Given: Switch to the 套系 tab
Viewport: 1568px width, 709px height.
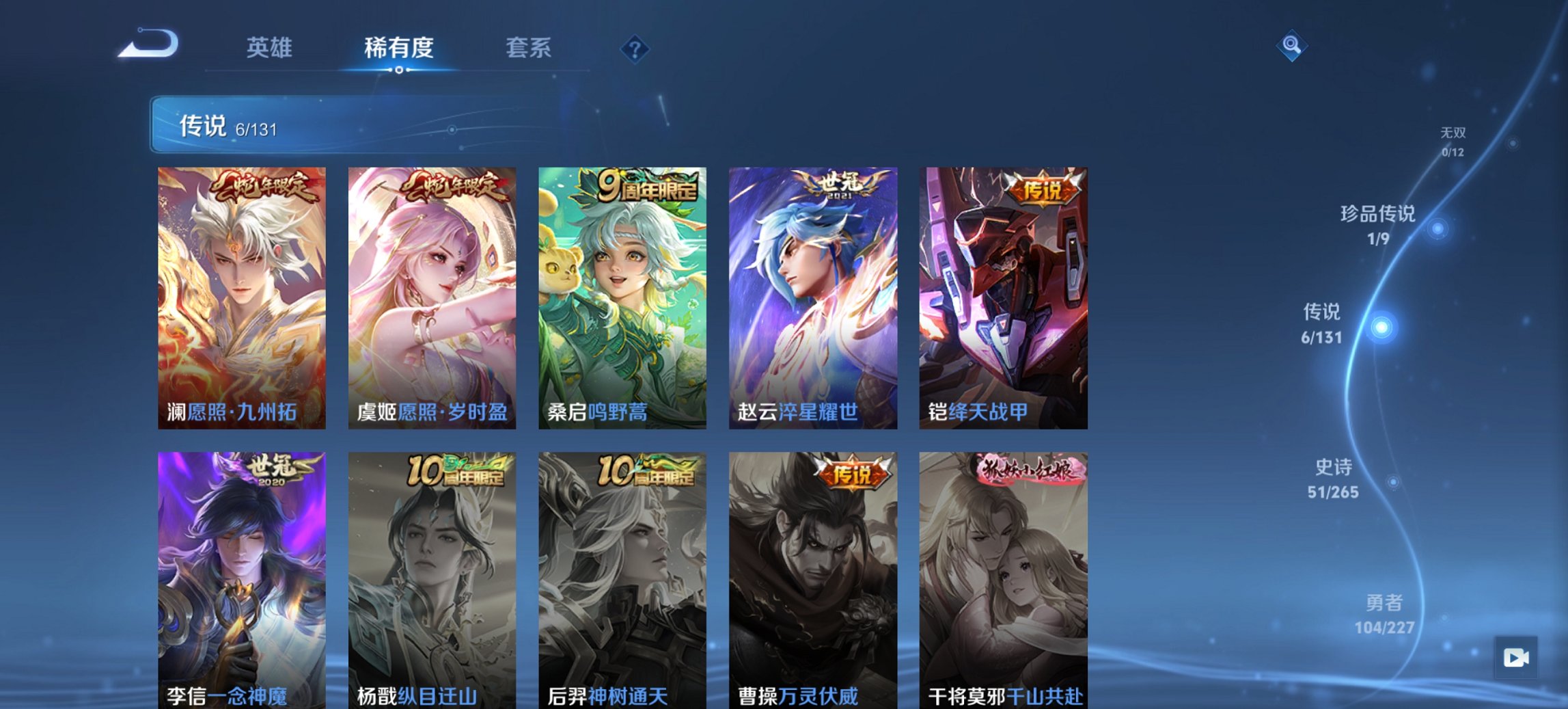Looking at the screenshot, I should (529, 48).
